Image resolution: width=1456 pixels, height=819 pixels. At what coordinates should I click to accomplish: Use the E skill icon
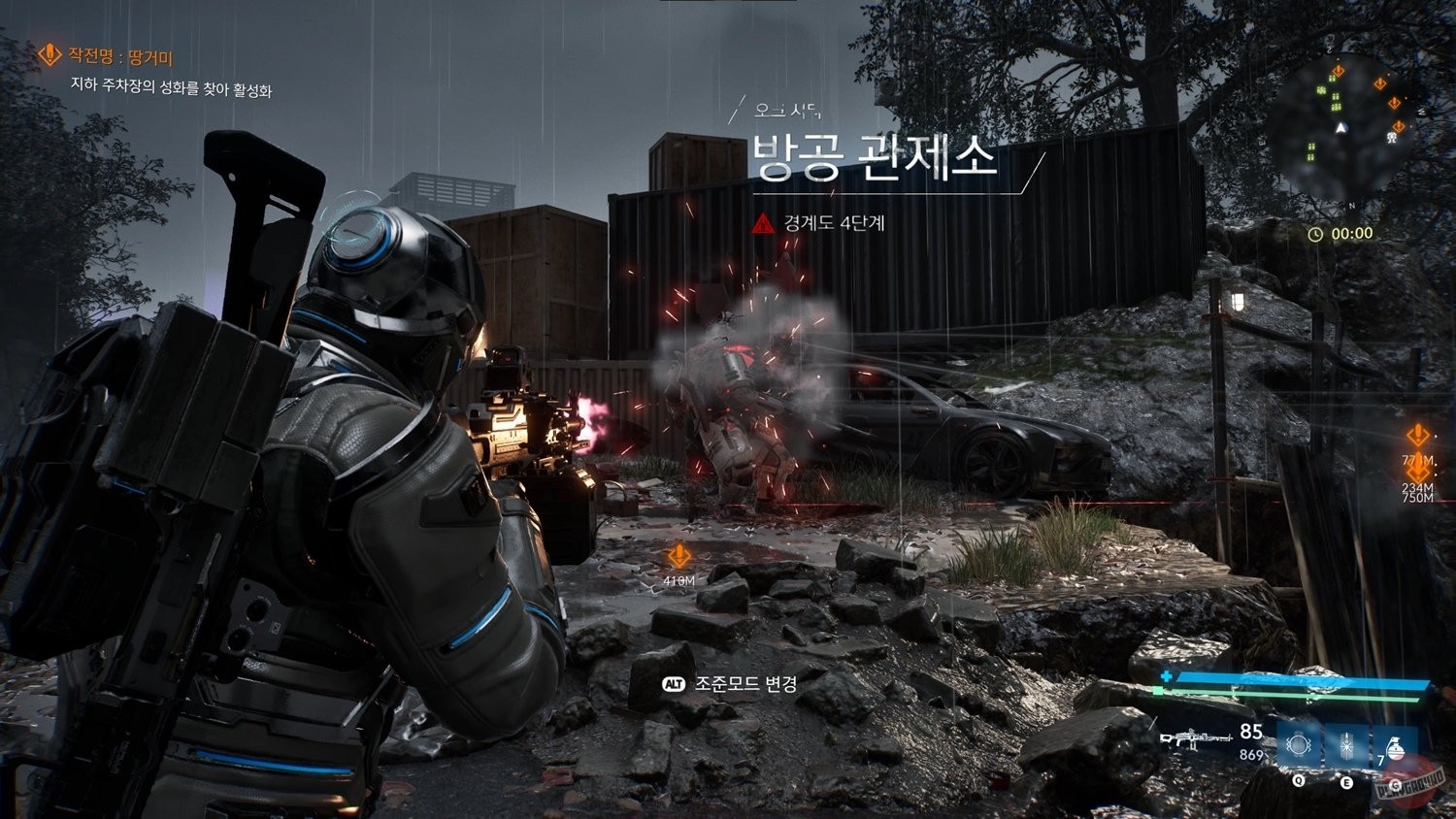(x=1346, y=745)
